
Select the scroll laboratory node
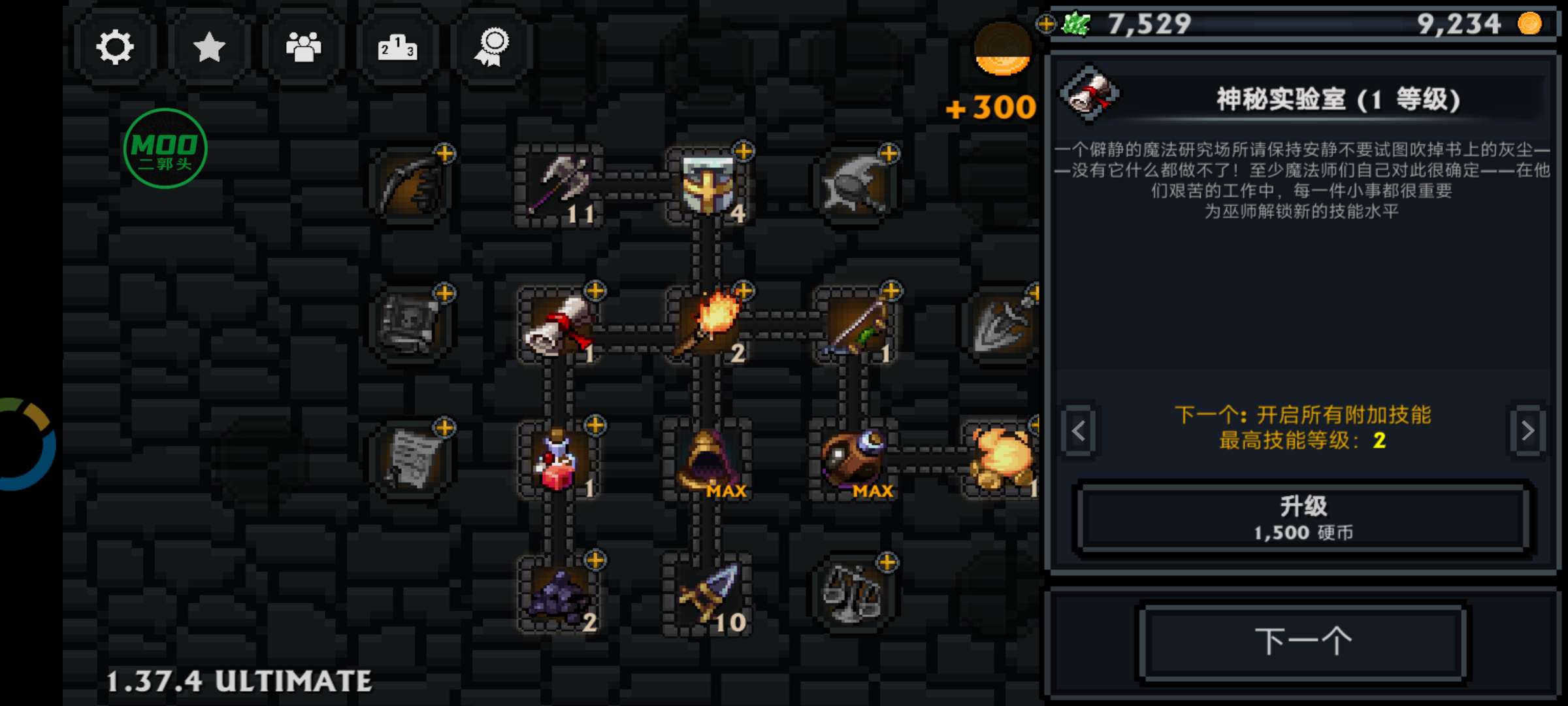click(559, 325)
